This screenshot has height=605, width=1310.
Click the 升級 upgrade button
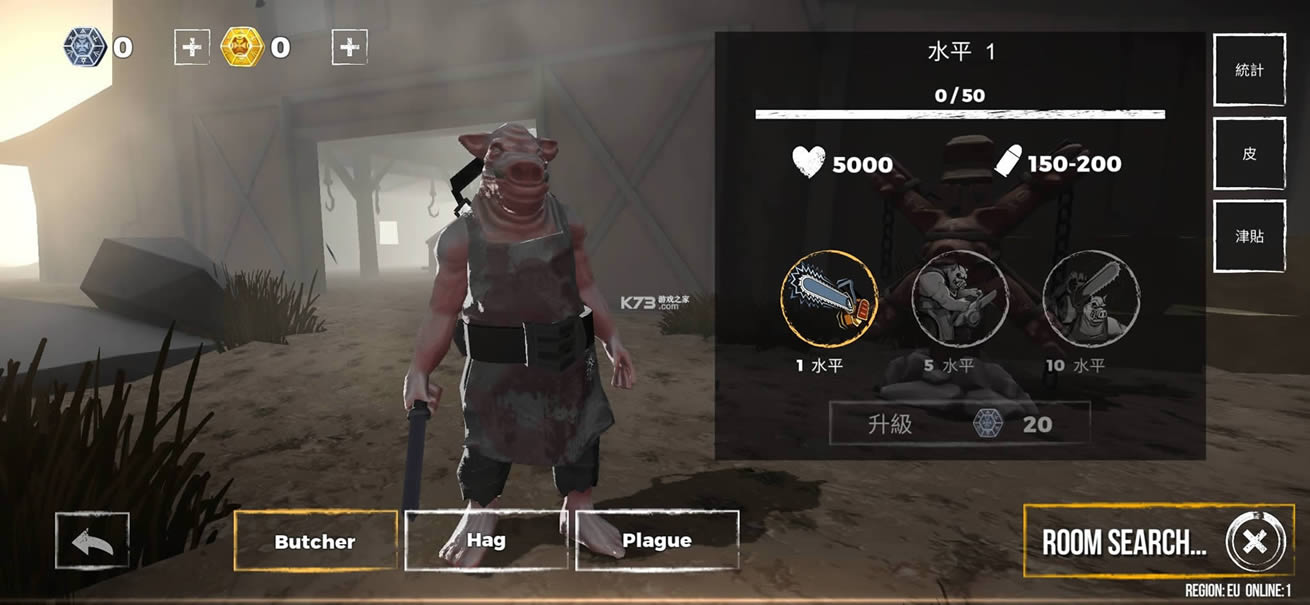click(x=959, y=424)
